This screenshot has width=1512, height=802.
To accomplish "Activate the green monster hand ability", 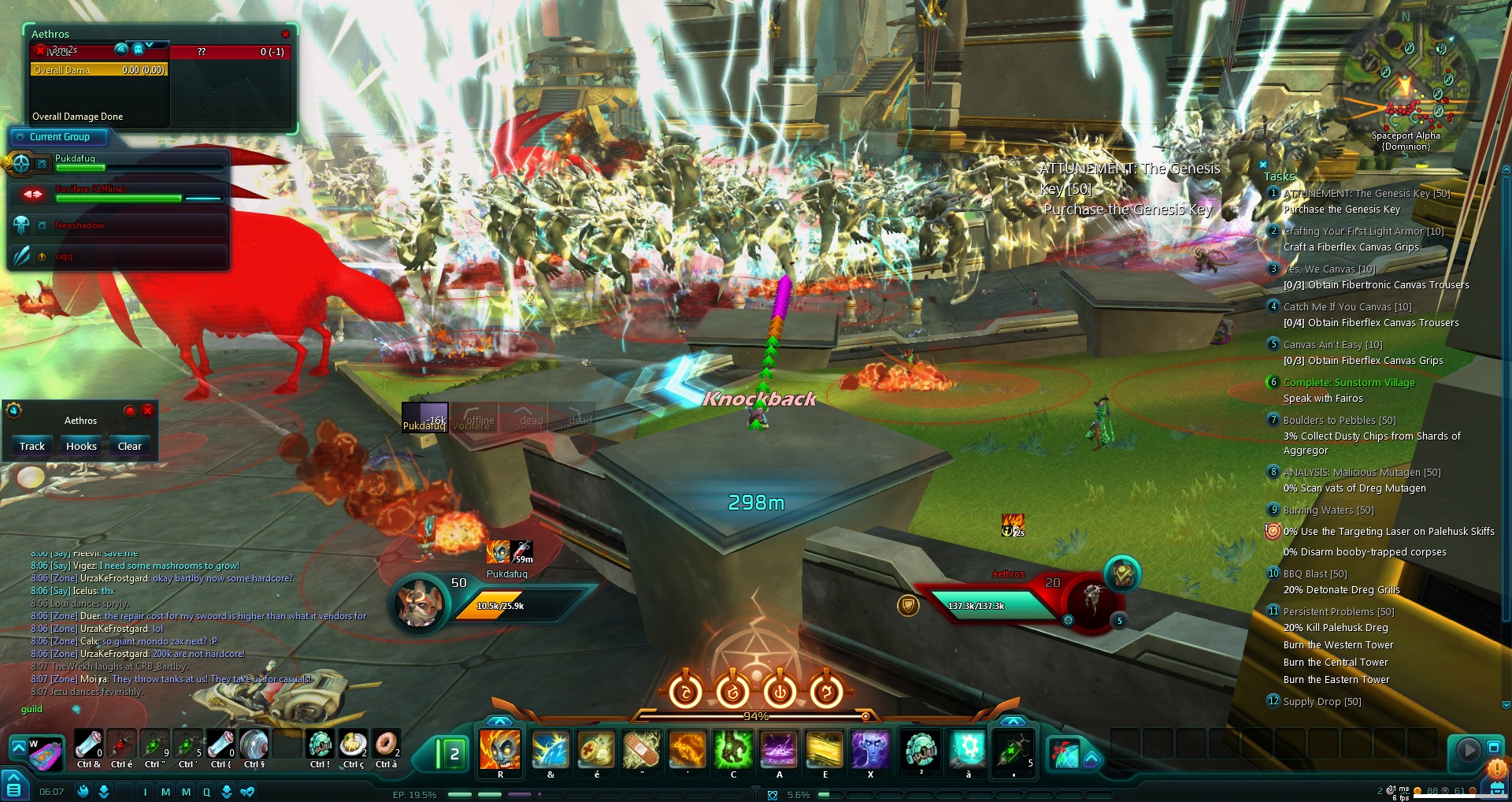I will pos(733,749).
